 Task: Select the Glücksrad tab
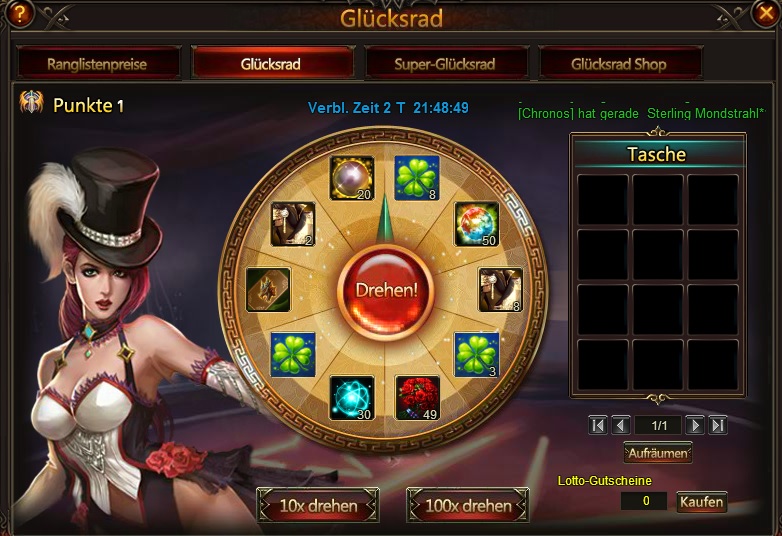click(272, 64)
